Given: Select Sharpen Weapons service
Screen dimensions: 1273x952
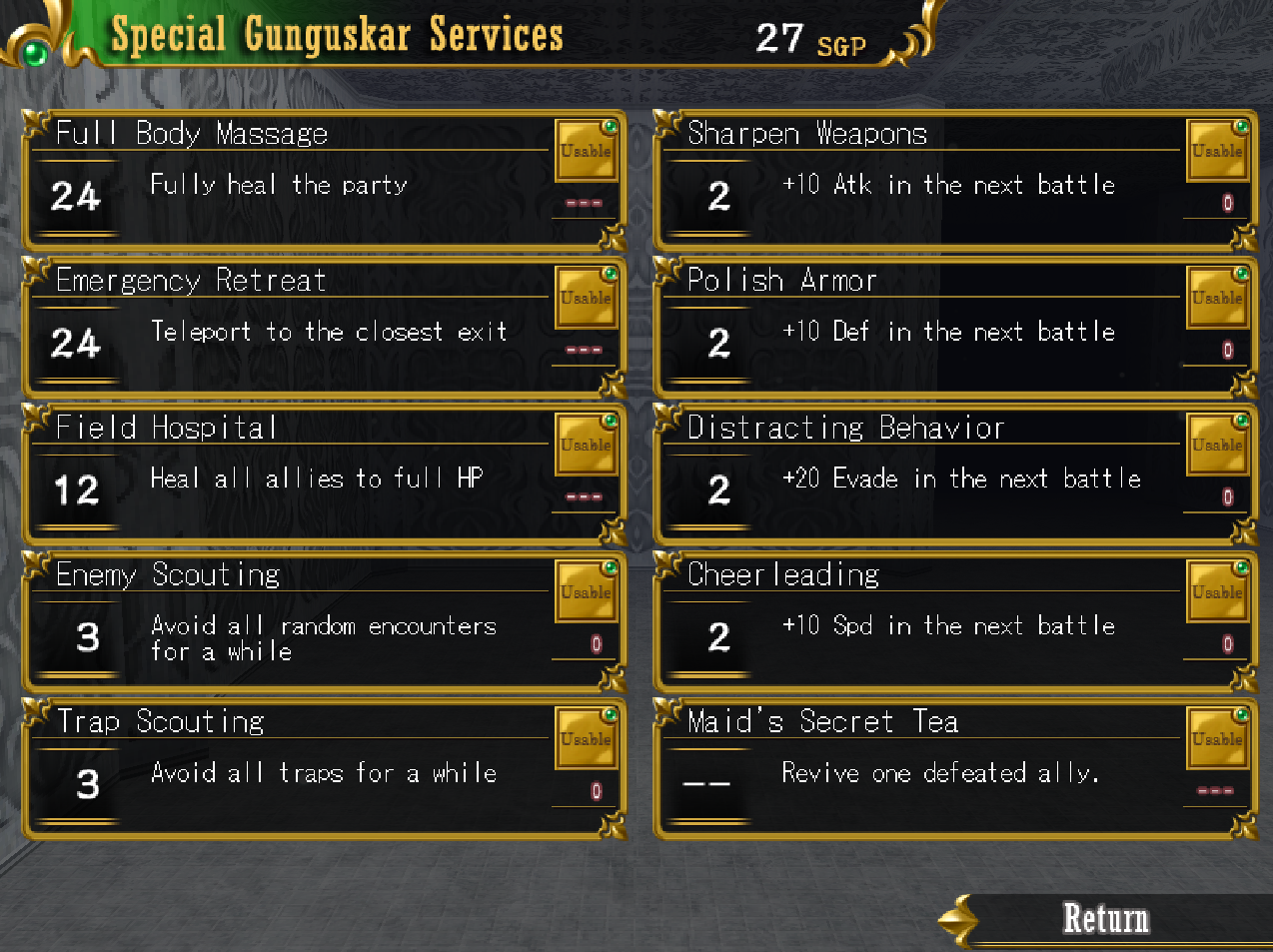Looking at the screenshot, I should coord(919,181).
